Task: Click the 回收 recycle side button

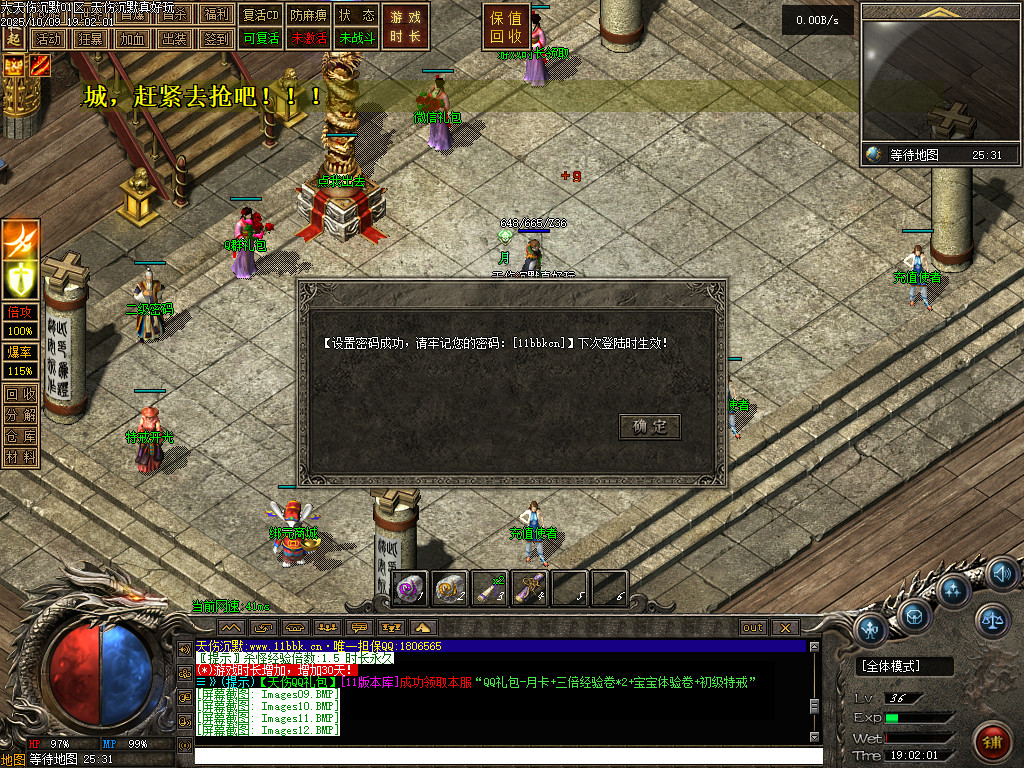Action: (x=20, y=394)
